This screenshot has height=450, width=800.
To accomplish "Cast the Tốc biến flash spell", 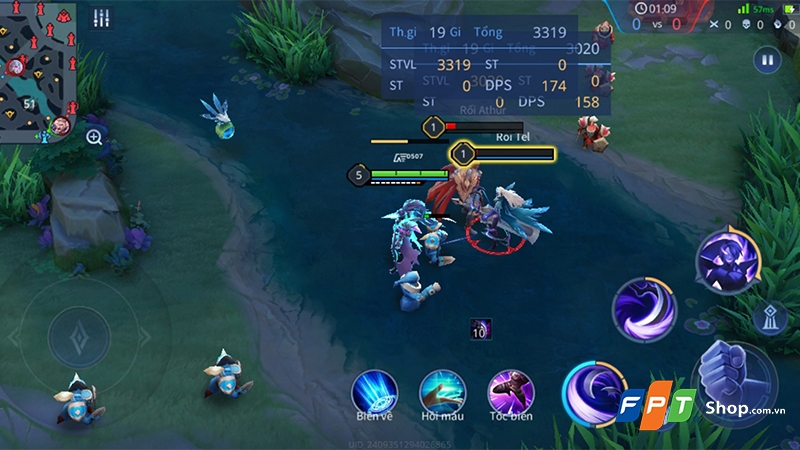I will 510,390.
